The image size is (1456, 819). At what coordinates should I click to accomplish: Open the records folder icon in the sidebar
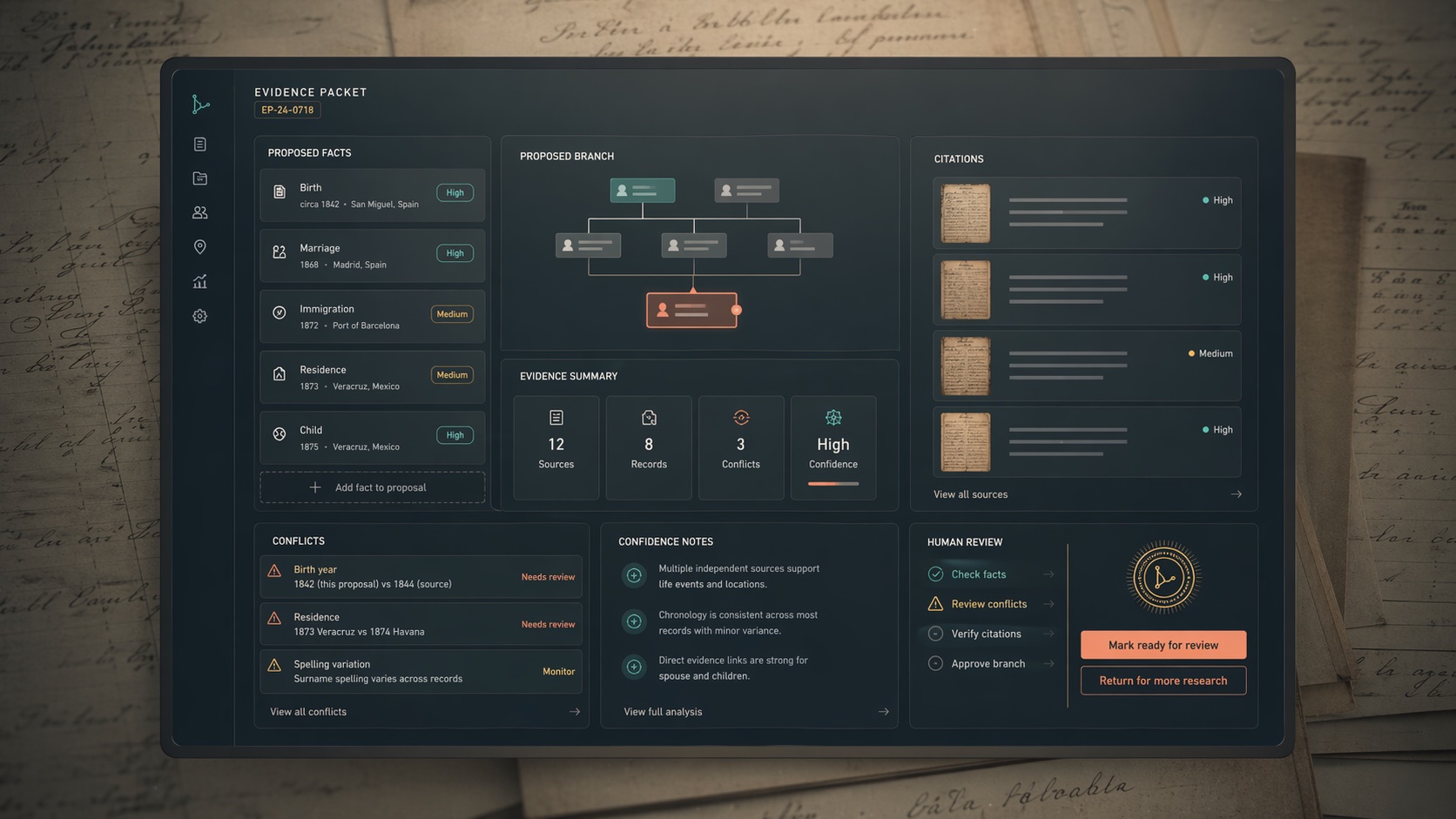pyautogui.click(x=199, y=178)
